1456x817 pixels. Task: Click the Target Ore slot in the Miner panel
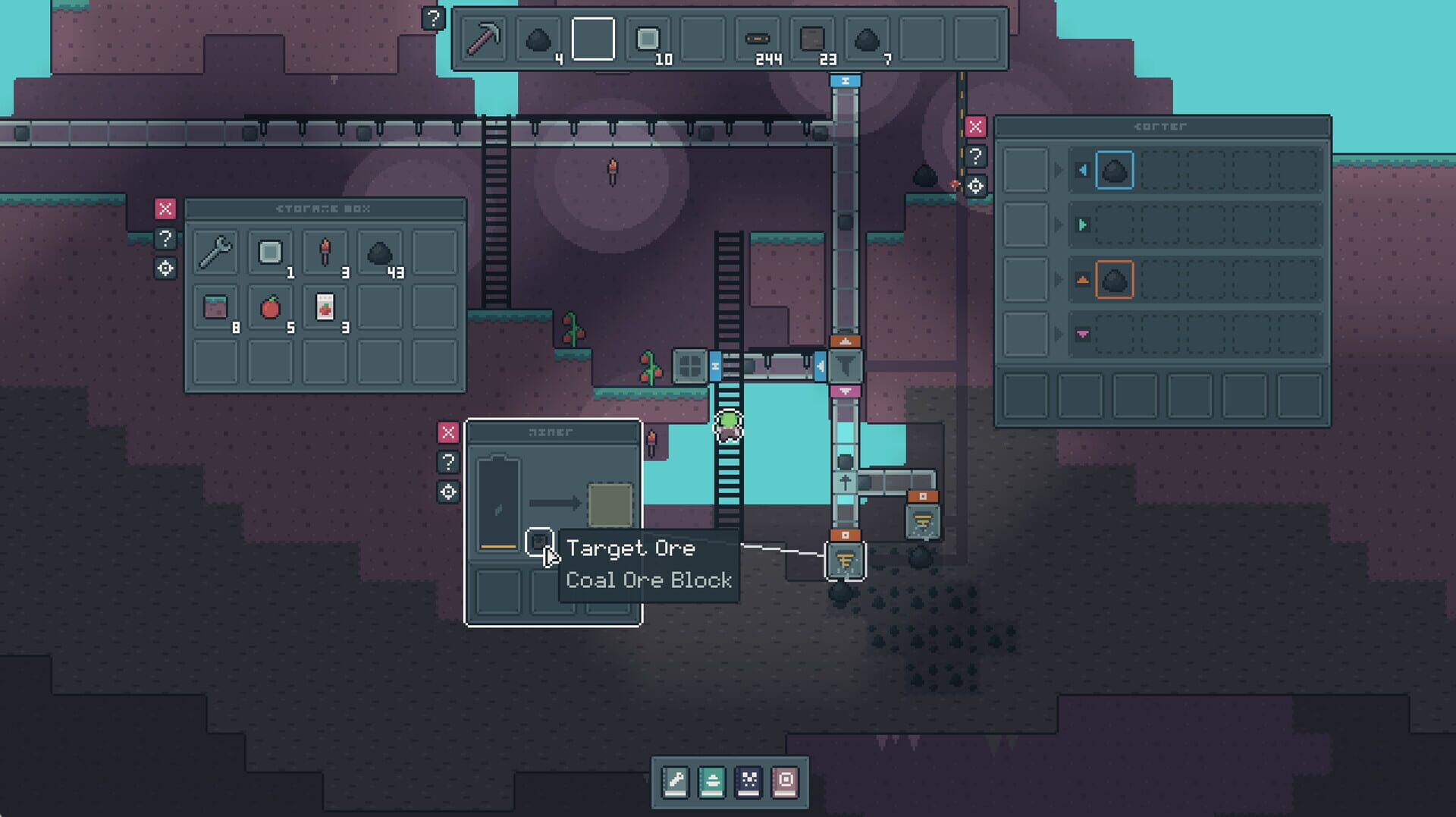pos(540,541)
